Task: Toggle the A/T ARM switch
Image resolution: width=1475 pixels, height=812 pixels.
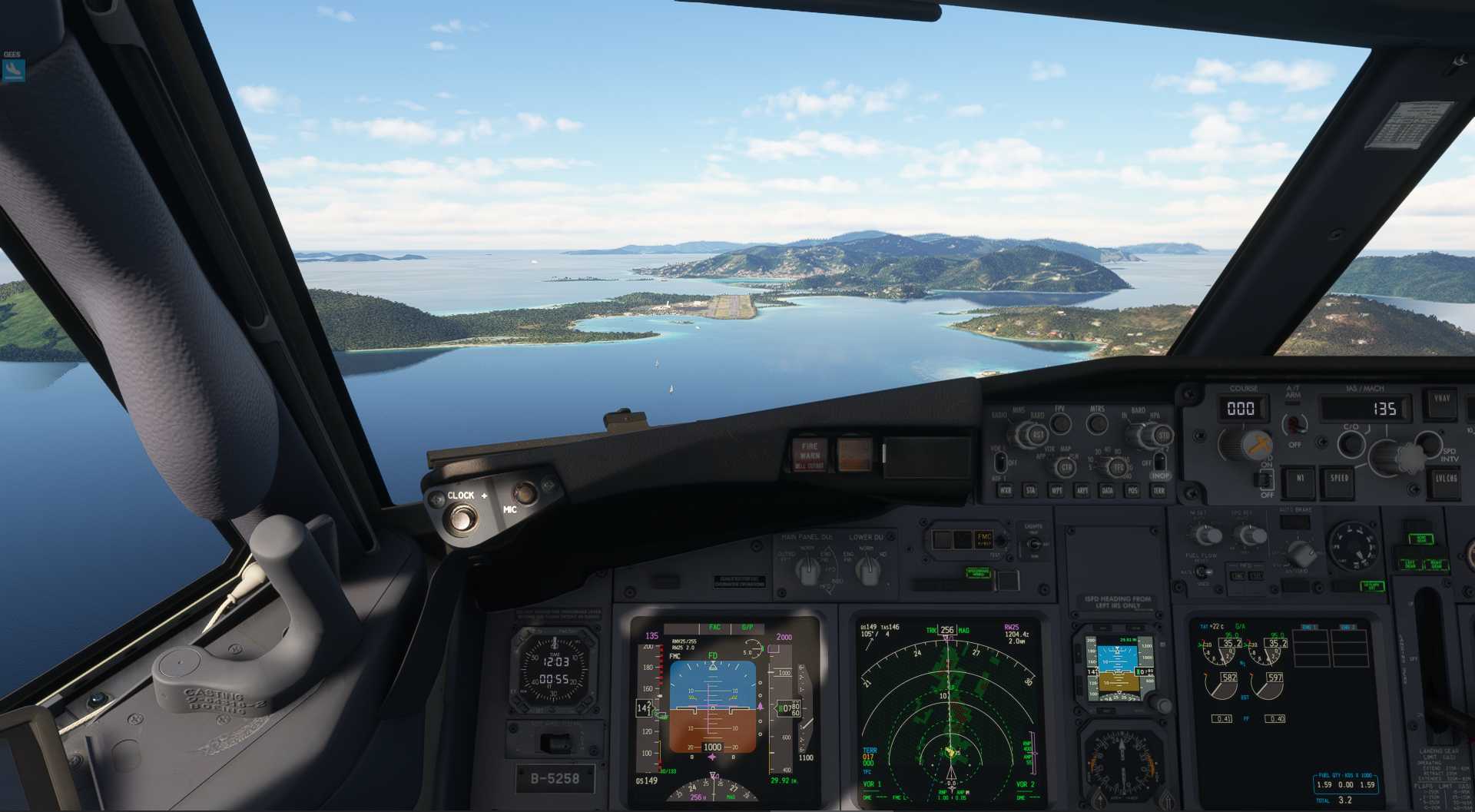Action: 1295,423
